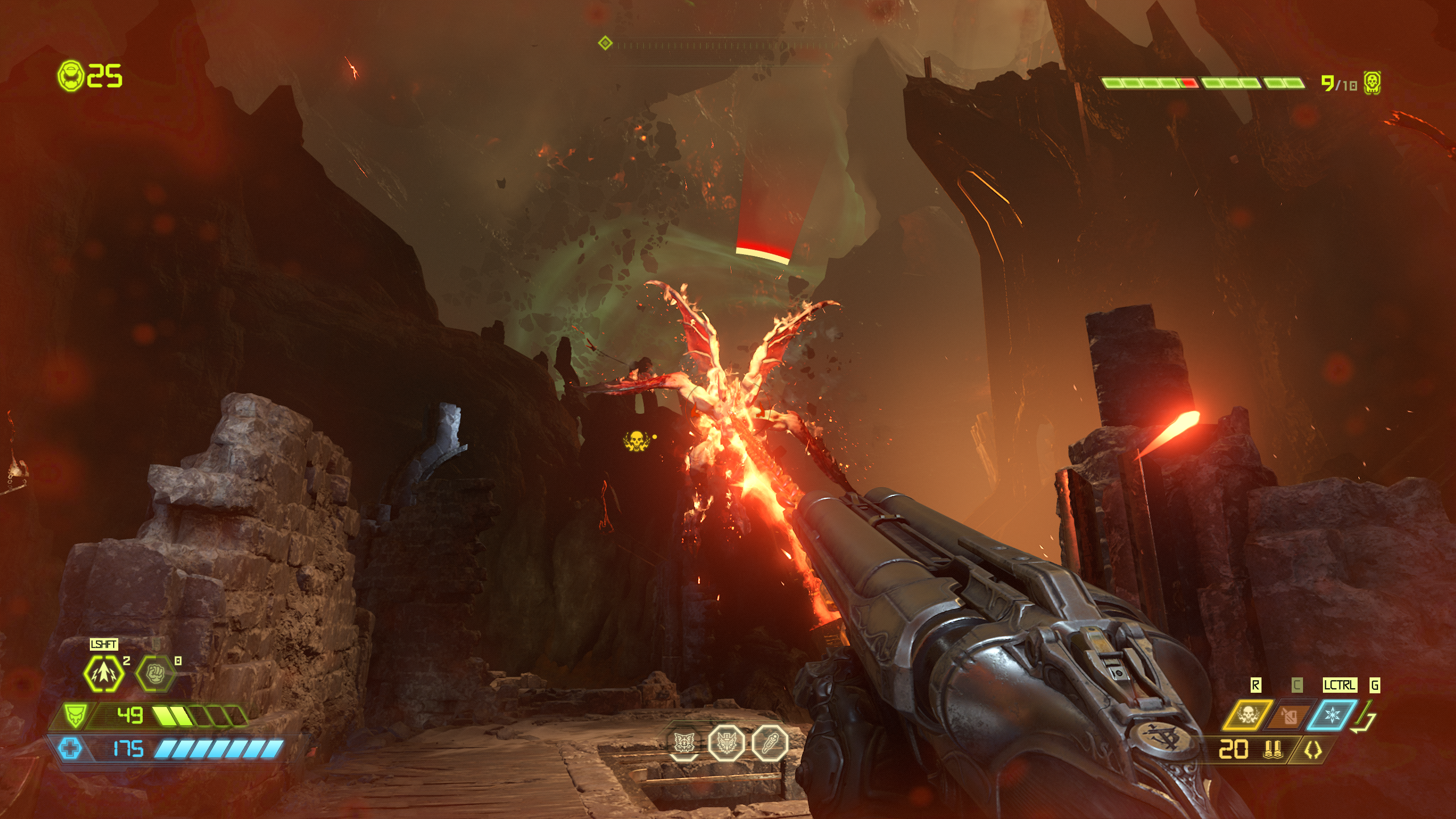Select the crosshair rune icon
This screenshot has width=1456, height=819.
[x=683, y=742]
